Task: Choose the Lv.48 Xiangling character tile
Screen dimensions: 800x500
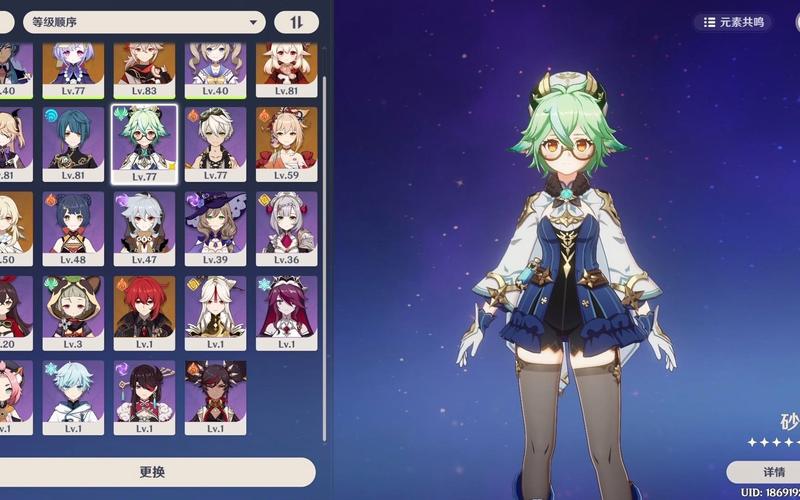Action: (73, 229)
